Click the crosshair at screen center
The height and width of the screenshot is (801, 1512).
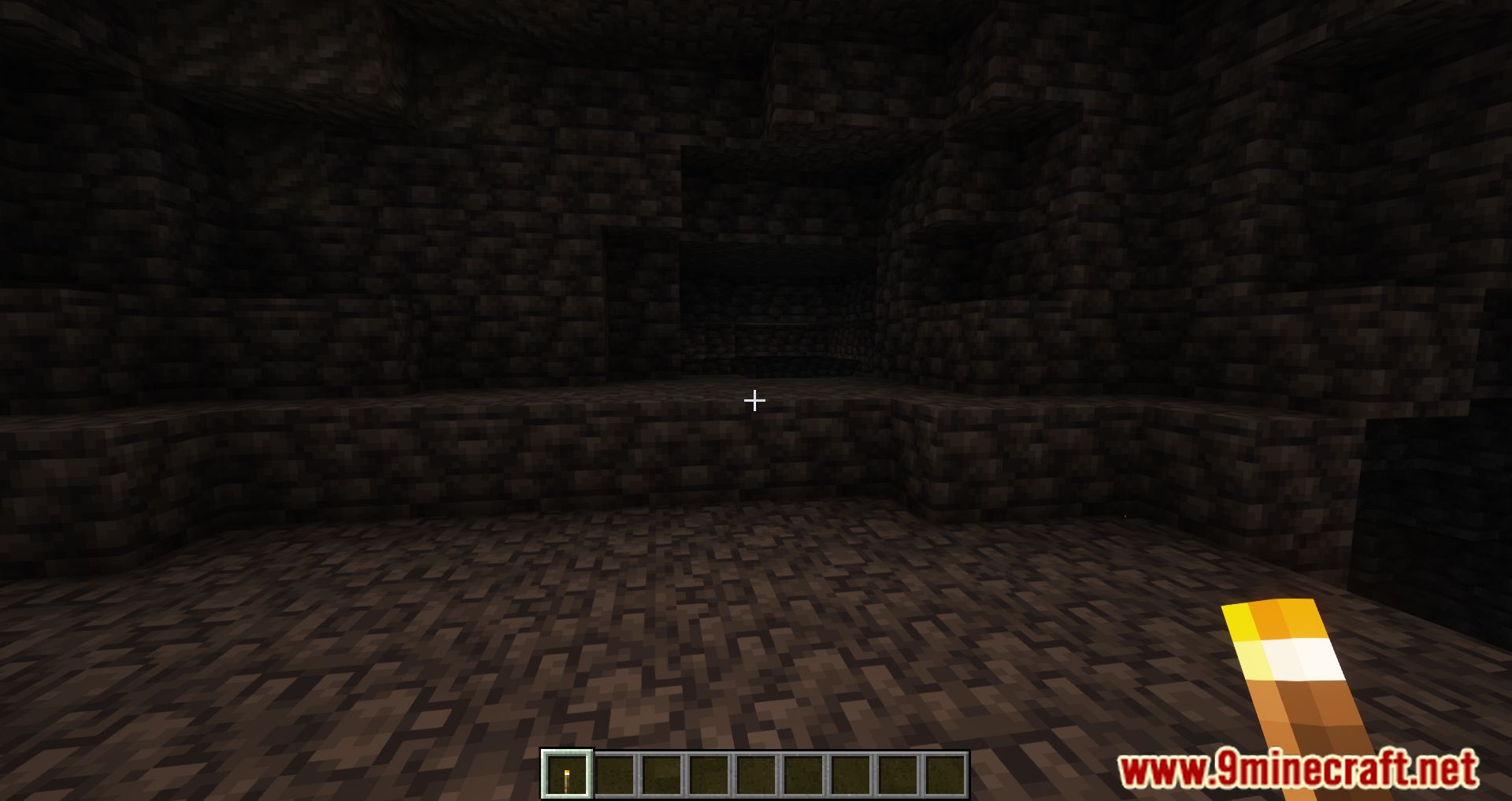[x=754, y=401]
